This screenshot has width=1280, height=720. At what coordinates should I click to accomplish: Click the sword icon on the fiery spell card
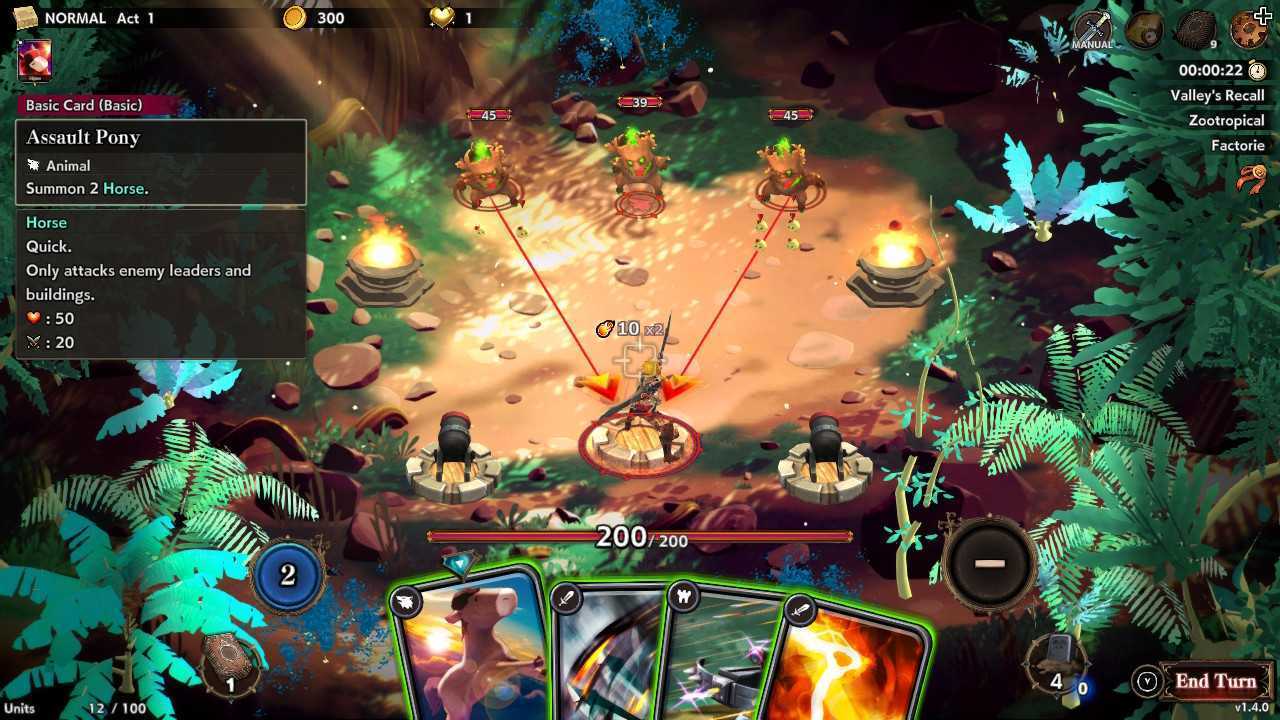pyautogui.click(x=800, y=607)
